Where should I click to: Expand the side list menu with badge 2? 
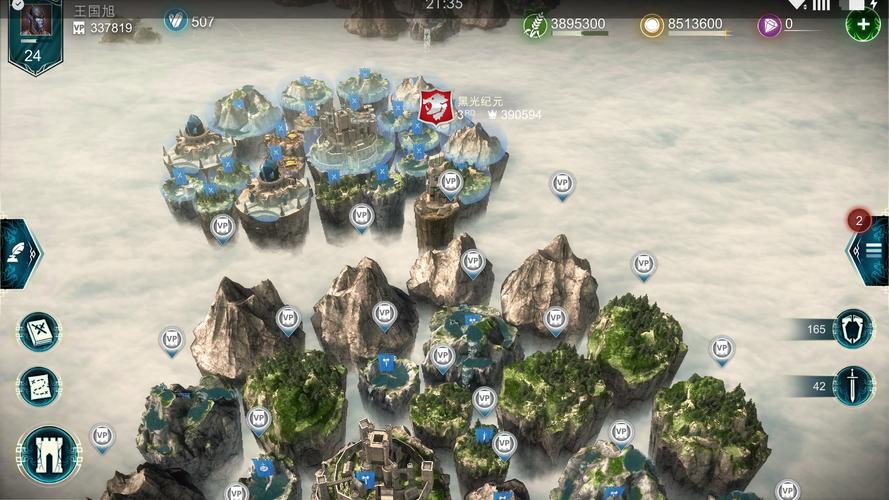[x=870, y=251]
